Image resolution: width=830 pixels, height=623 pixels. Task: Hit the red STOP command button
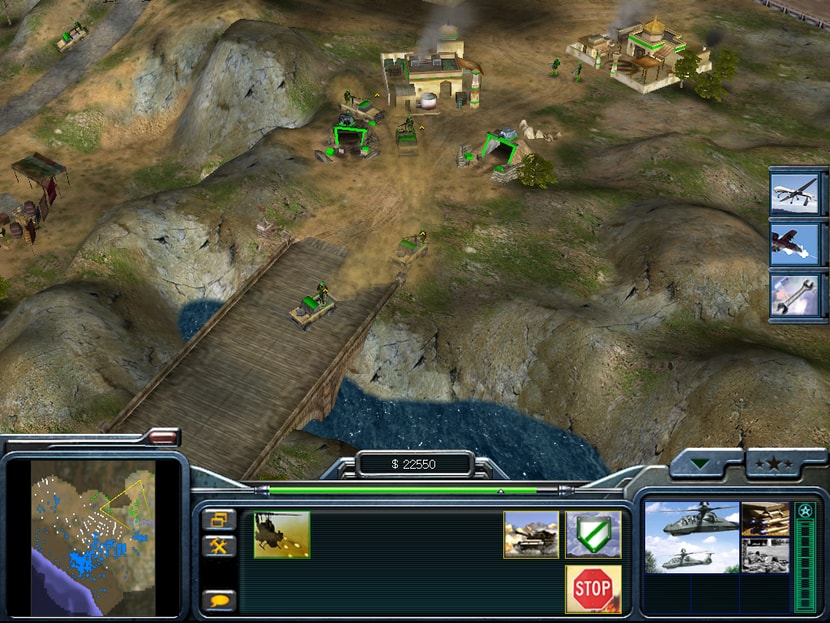point(593,588)
